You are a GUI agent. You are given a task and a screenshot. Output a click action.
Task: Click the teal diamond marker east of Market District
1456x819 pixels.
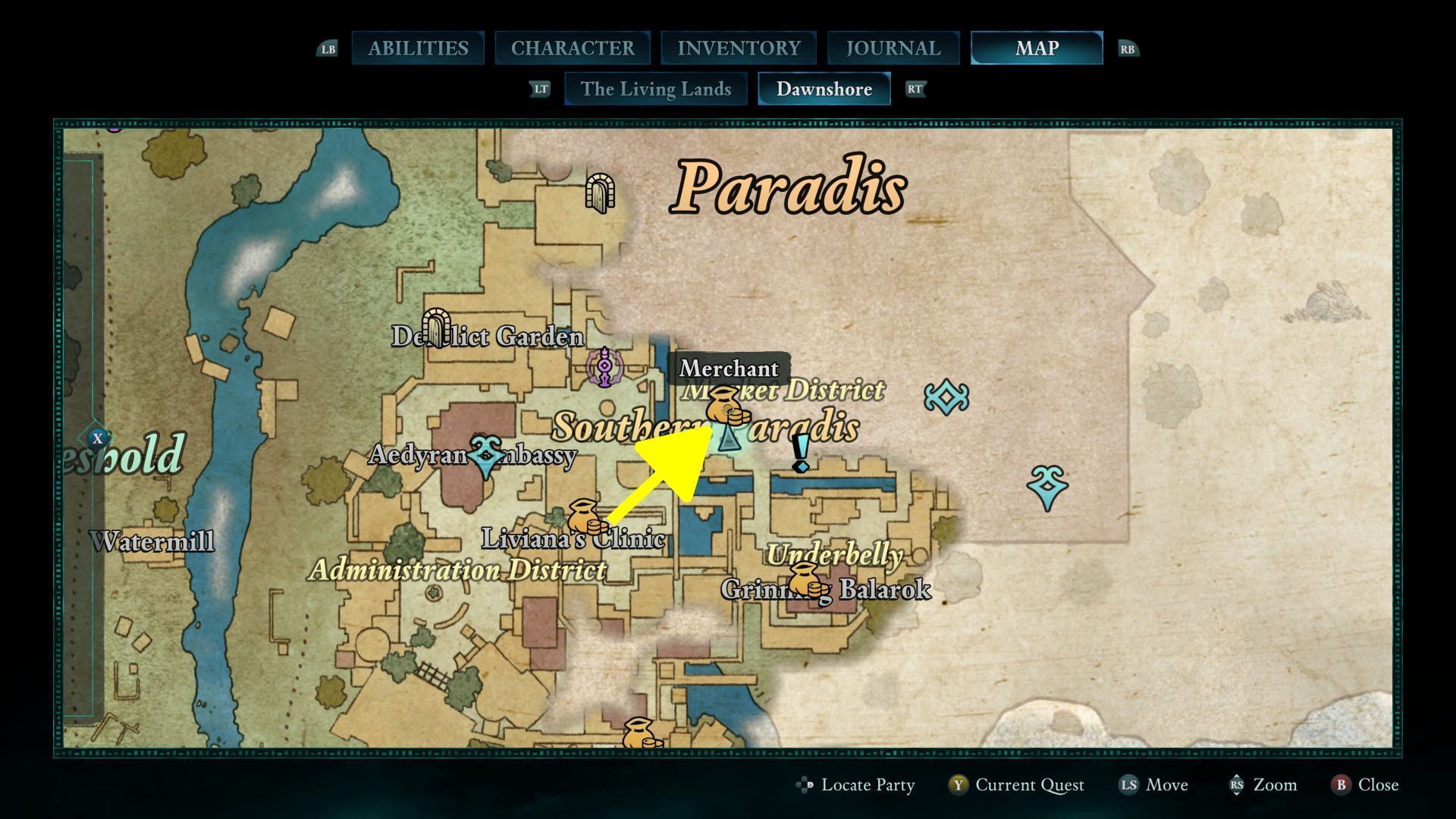tap(946, 397)
